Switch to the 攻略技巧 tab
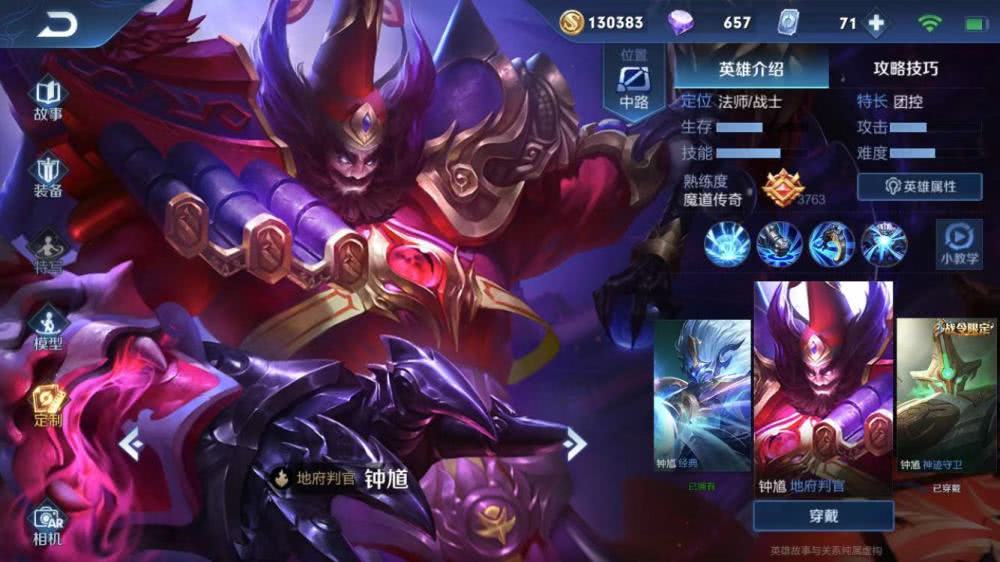The image size is (1000, 562). click(x=905, y=69)
